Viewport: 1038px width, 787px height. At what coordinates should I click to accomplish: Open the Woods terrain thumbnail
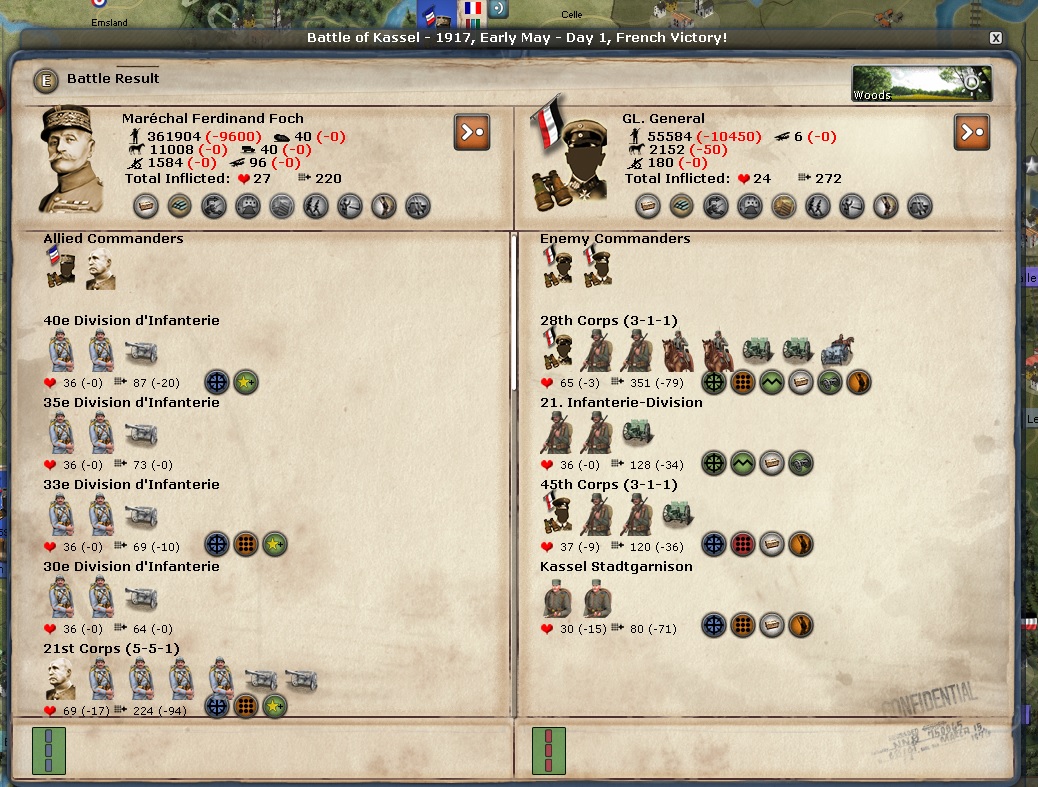click(921, 84)
